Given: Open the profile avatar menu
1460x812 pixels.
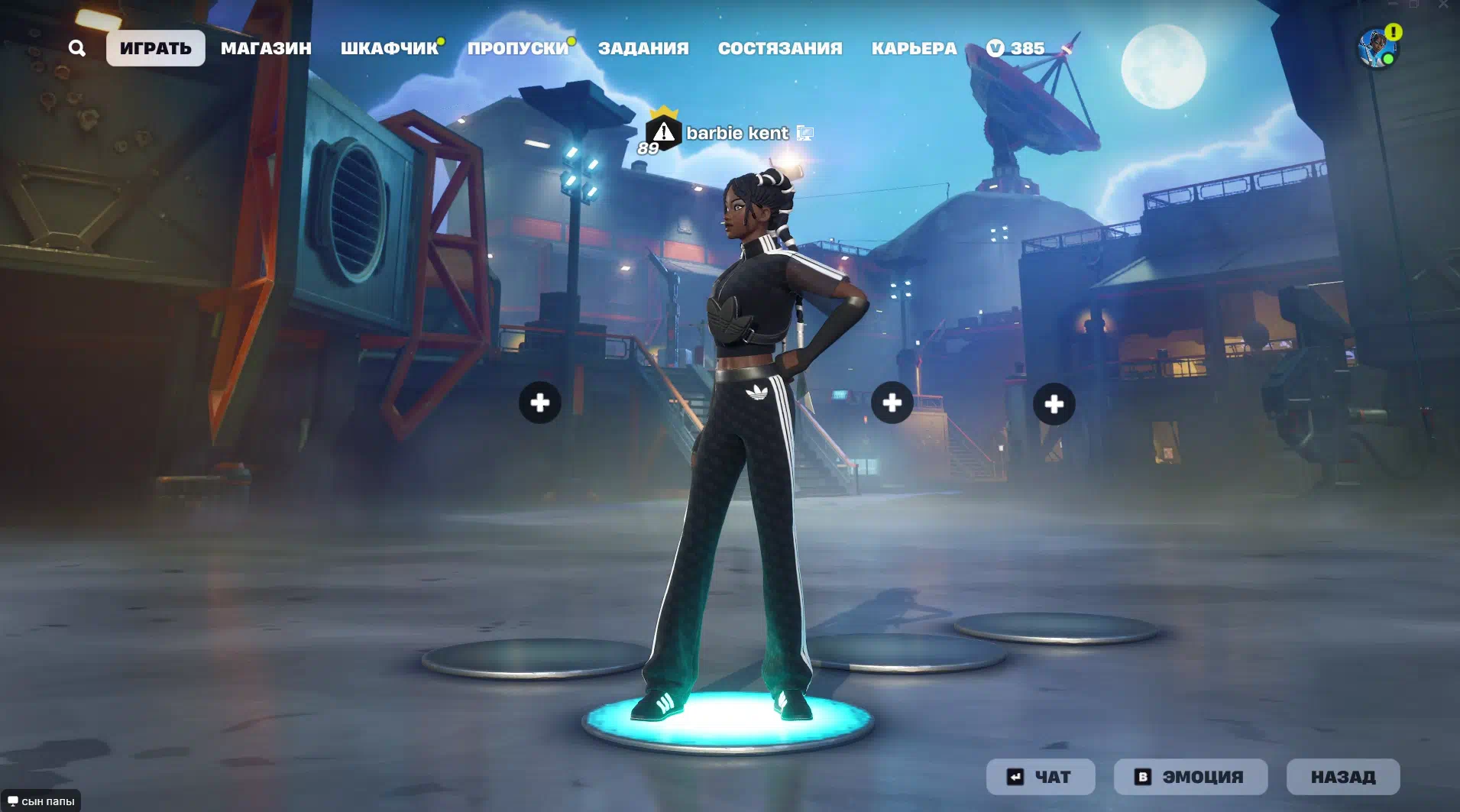Looking at the screenshot, I should pyautogui.click(x=1377, y=48).
